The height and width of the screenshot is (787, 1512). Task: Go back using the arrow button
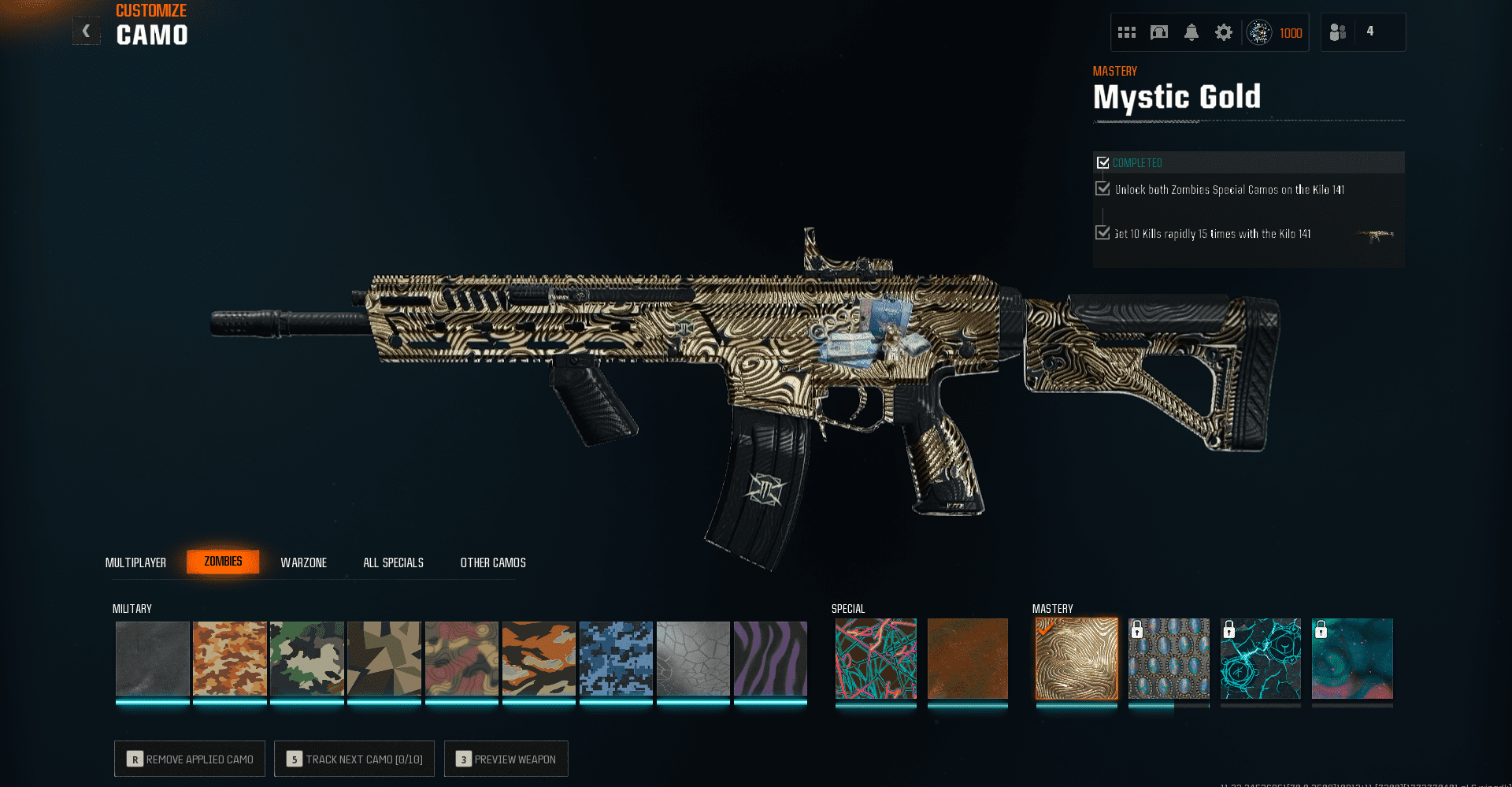(x=87, y=32)
